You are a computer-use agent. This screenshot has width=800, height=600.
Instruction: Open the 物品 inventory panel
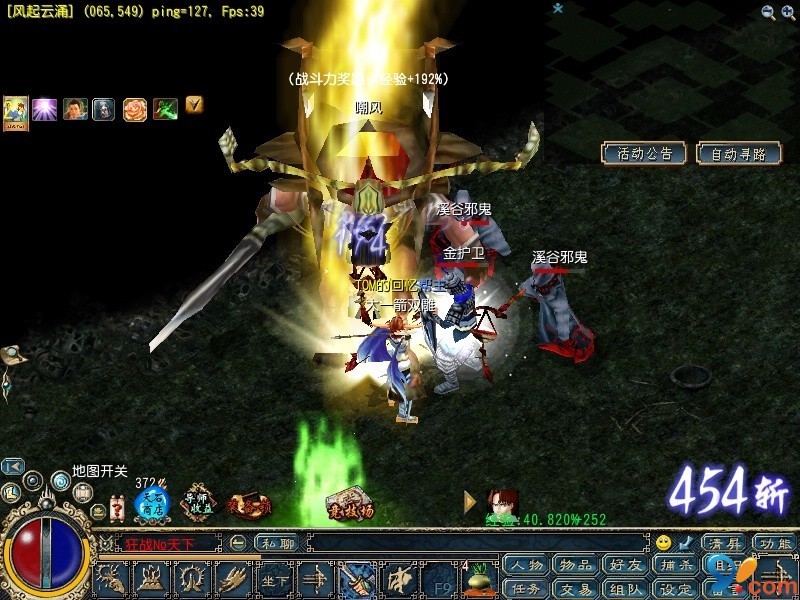(576, 565)
